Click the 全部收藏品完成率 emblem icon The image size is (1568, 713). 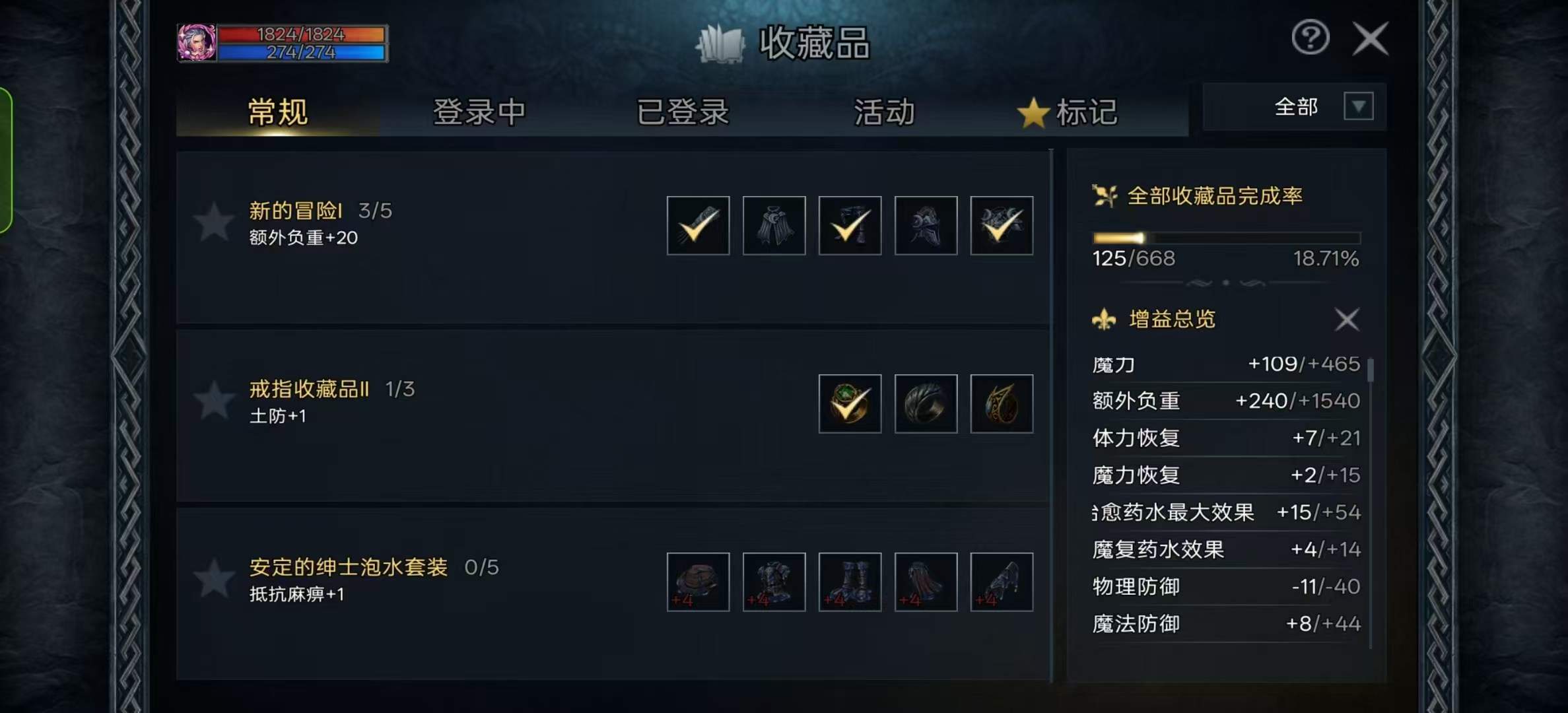pyautogui.click(x=1105, y=194)
